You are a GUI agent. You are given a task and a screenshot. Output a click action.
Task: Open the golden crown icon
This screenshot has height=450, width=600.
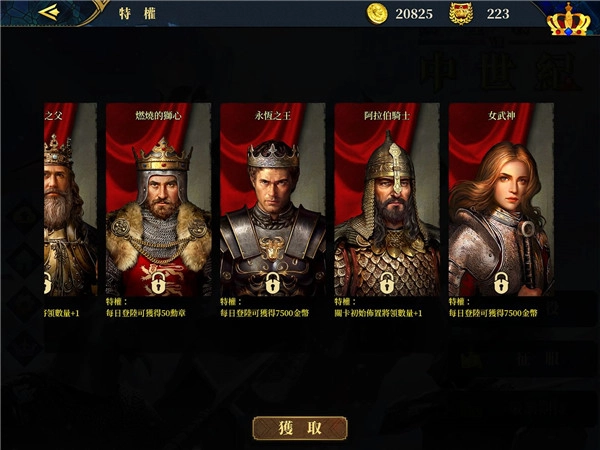coord(568,17)
